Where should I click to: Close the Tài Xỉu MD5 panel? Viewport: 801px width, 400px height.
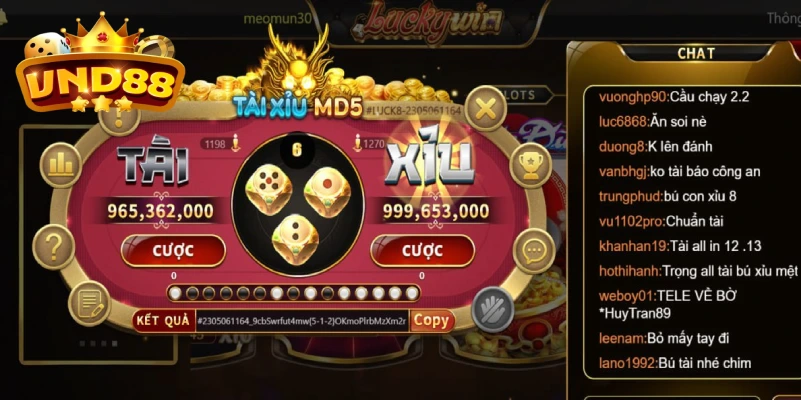[x=485, y=108]
